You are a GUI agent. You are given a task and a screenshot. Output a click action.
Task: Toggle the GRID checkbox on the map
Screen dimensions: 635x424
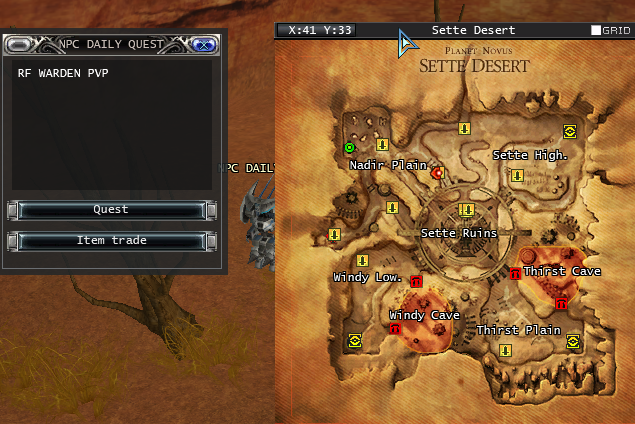tap(596, 31)
